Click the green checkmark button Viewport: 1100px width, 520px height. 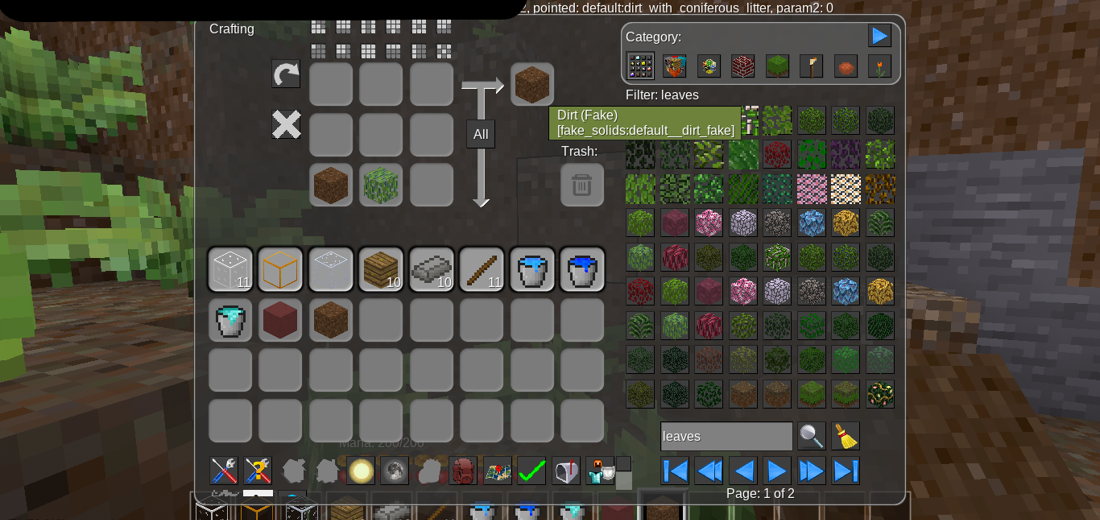point(531,471)
